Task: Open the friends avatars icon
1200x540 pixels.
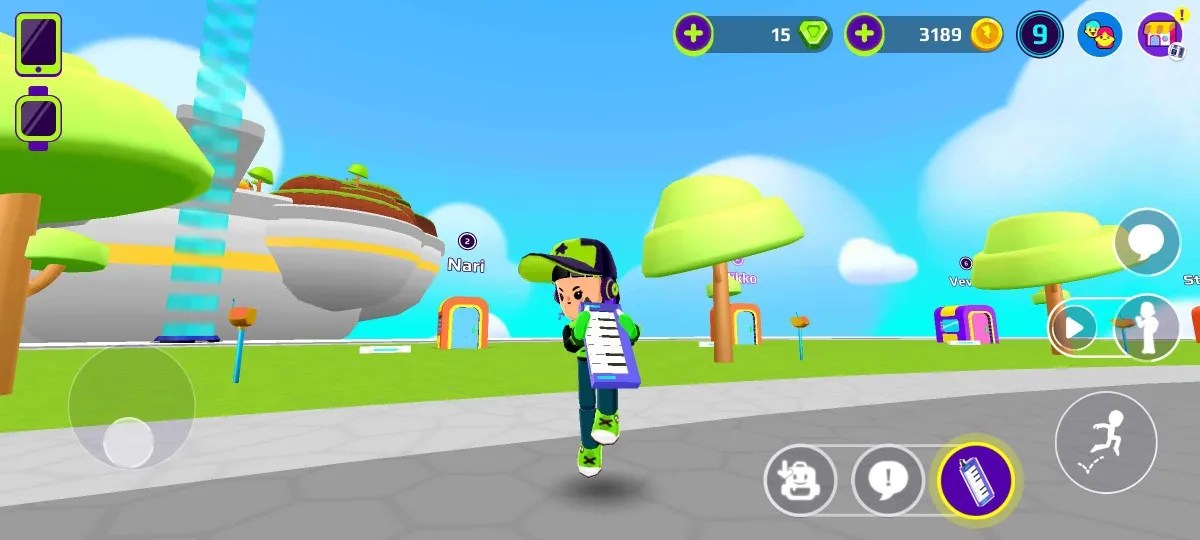Action: point(1099,36)
